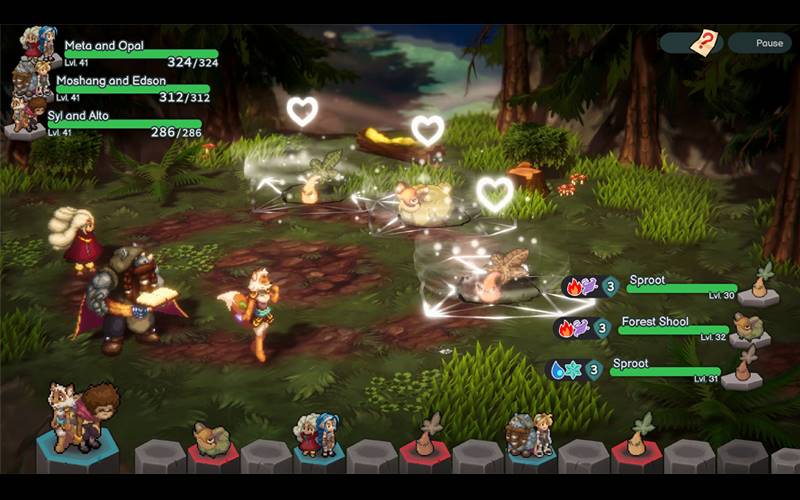
Task: Inspect the water drop weakness icon
Action: [x=556, y=370]
